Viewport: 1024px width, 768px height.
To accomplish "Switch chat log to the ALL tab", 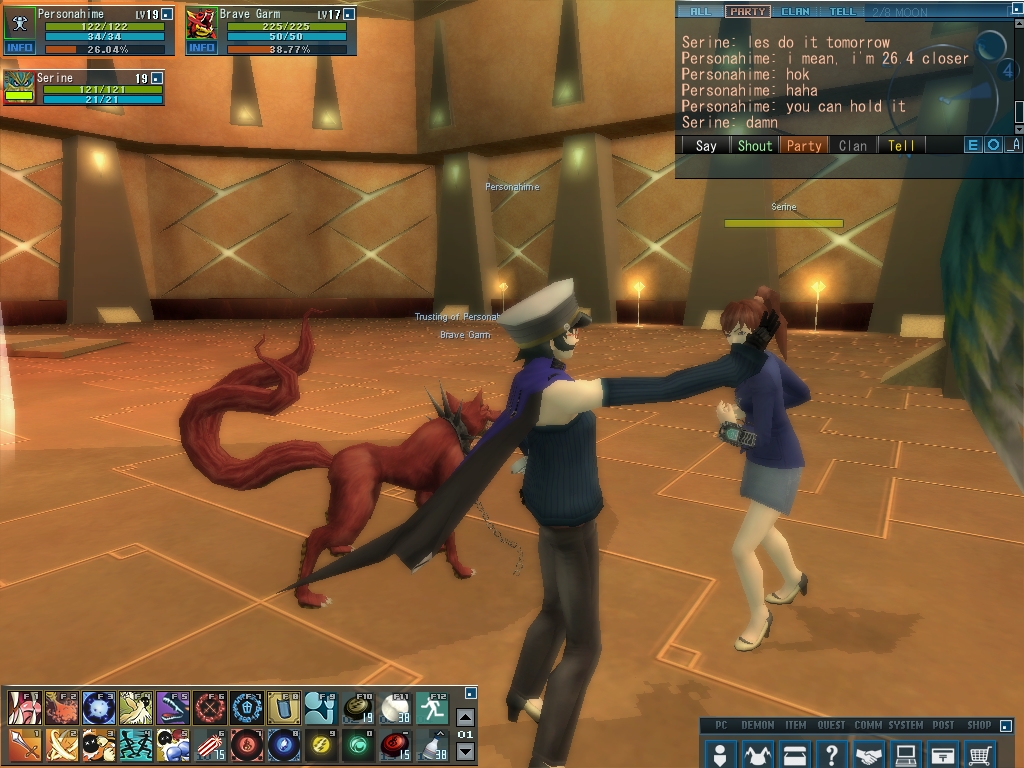I will tap(700, 12).
